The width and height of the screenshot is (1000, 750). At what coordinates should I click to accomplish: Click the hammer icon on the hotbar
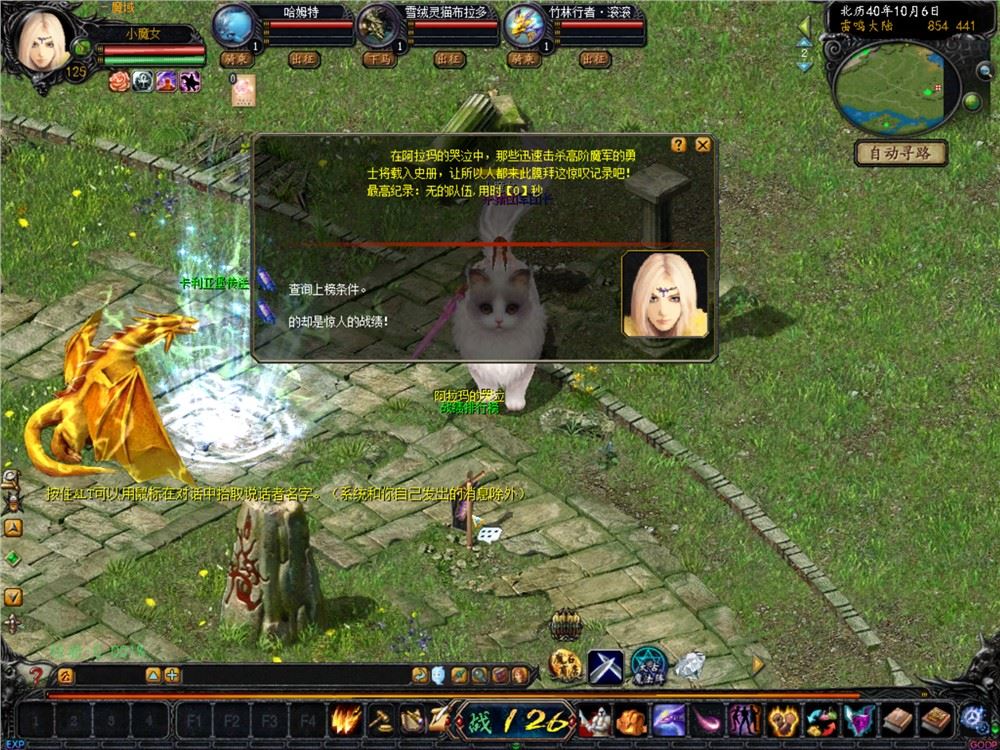(x=381, y=718)
